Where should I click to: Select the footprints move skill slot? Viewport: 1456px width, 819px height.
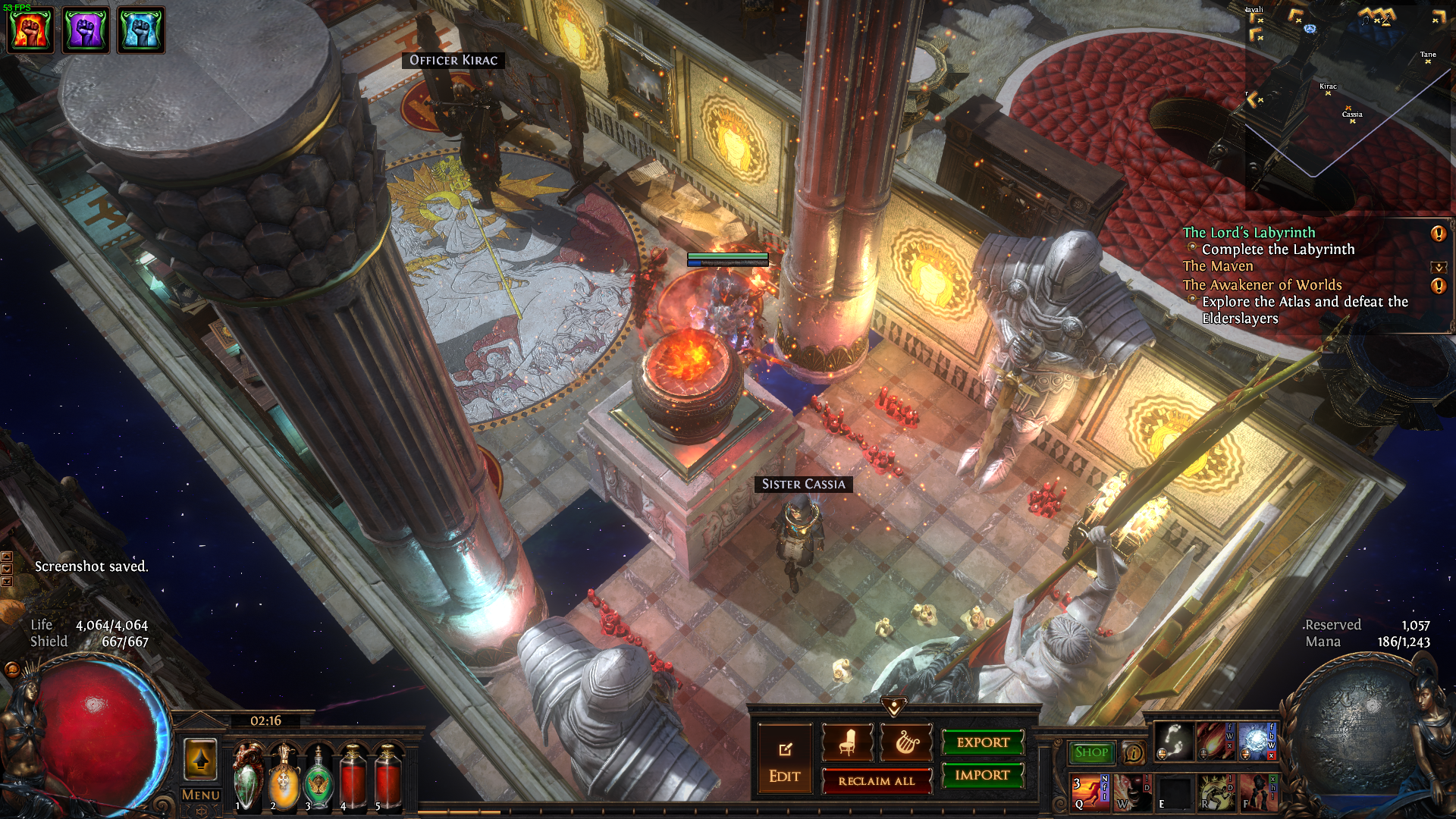pyautogui.click(x=1174, y=741)
